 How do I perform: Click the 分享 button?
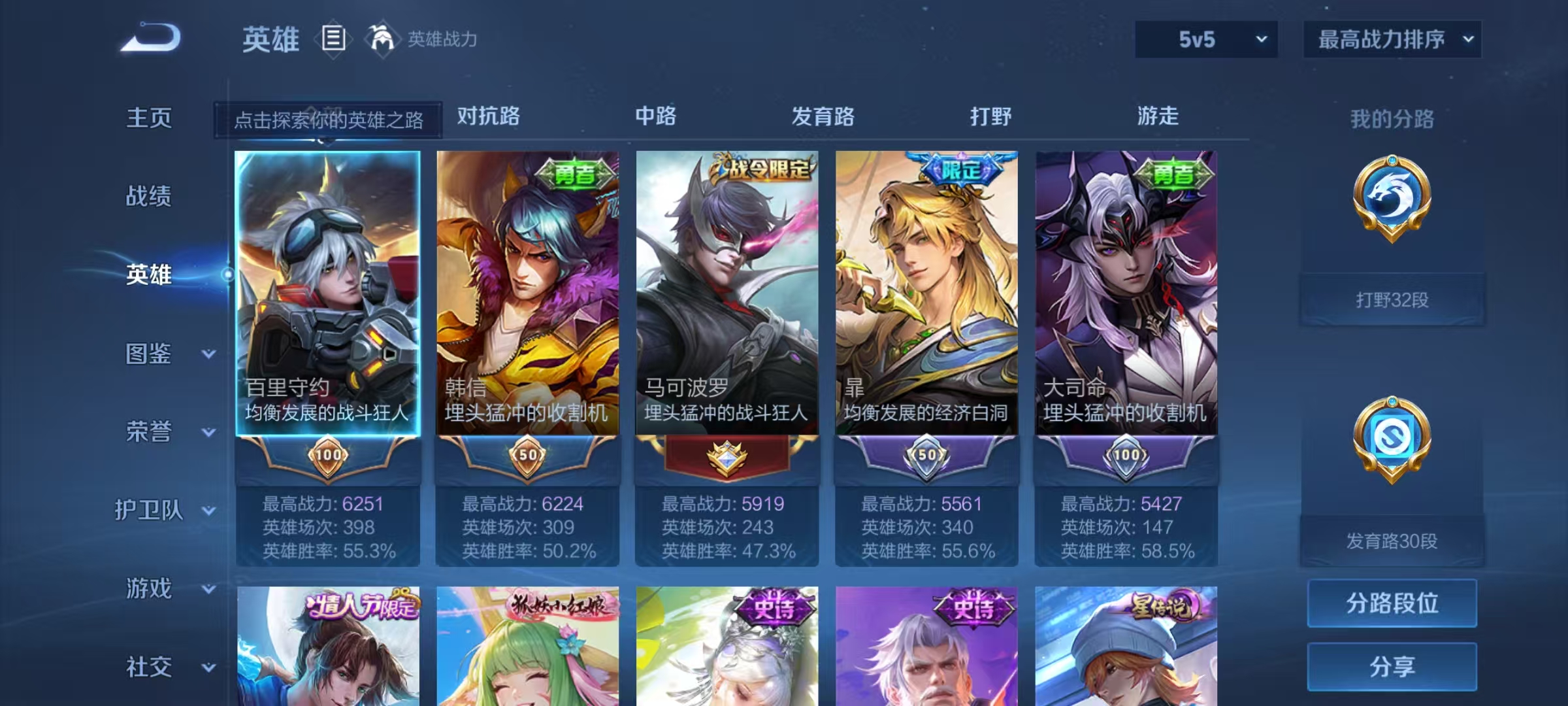pyautogui.click(x=1392, y=665)
